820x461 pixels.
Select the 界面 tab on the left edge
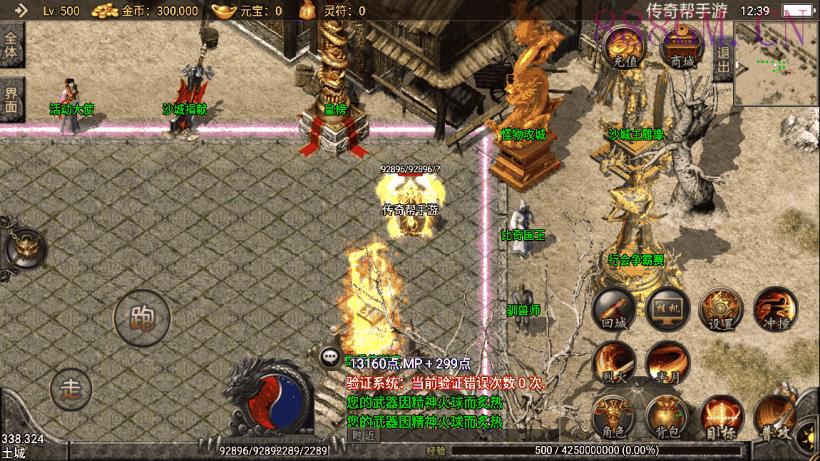(11, 97)
